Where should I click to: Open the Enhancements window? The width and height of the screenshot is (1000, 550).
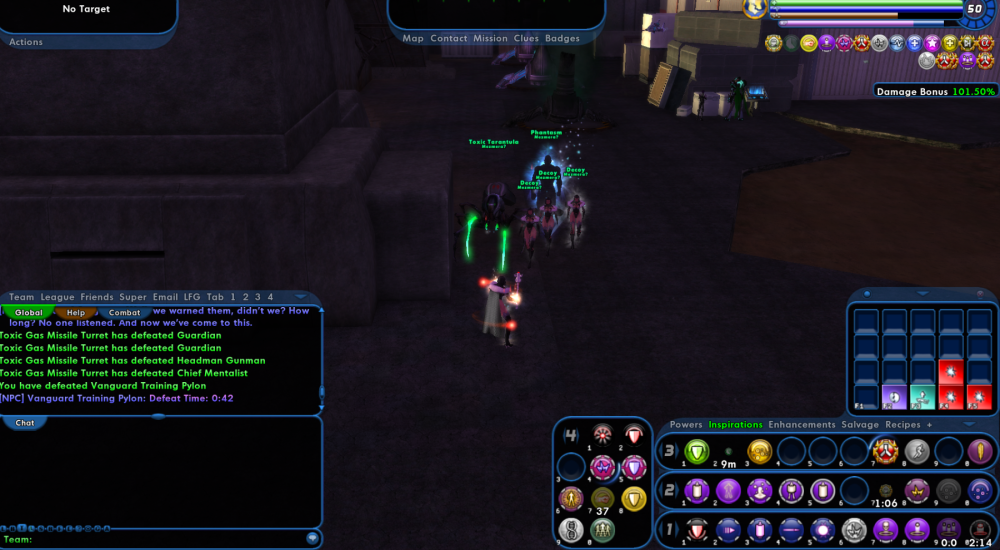[x=802, y=425]
